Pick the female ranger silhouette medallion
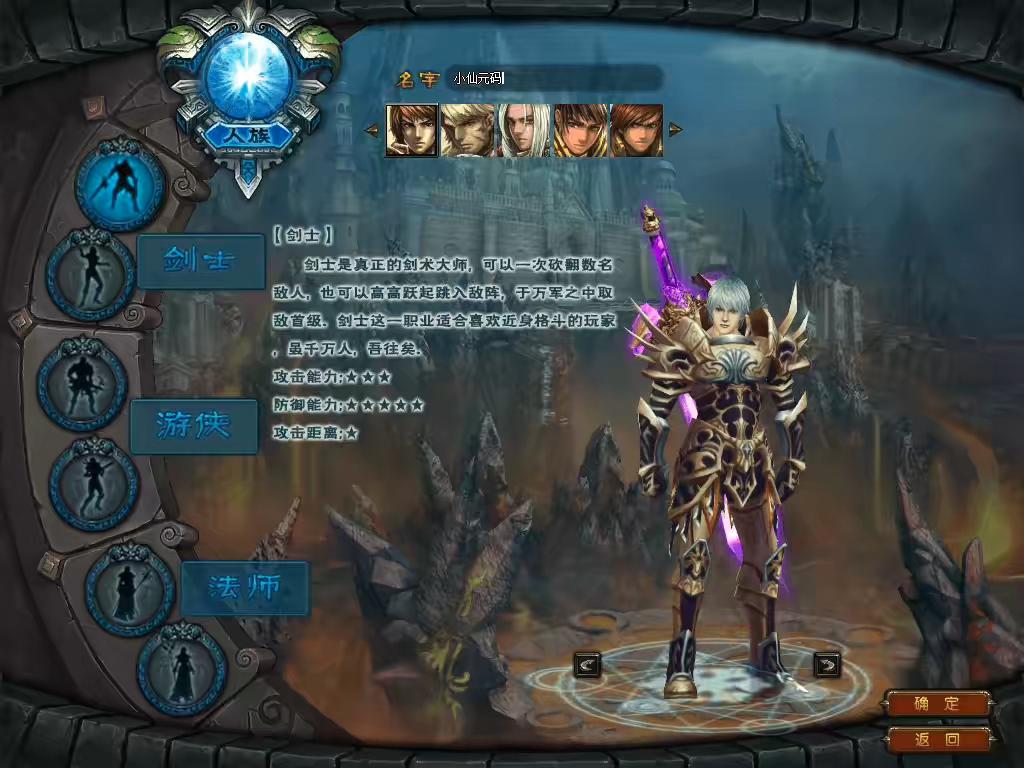1024x768 pixels. coord(94,484)
